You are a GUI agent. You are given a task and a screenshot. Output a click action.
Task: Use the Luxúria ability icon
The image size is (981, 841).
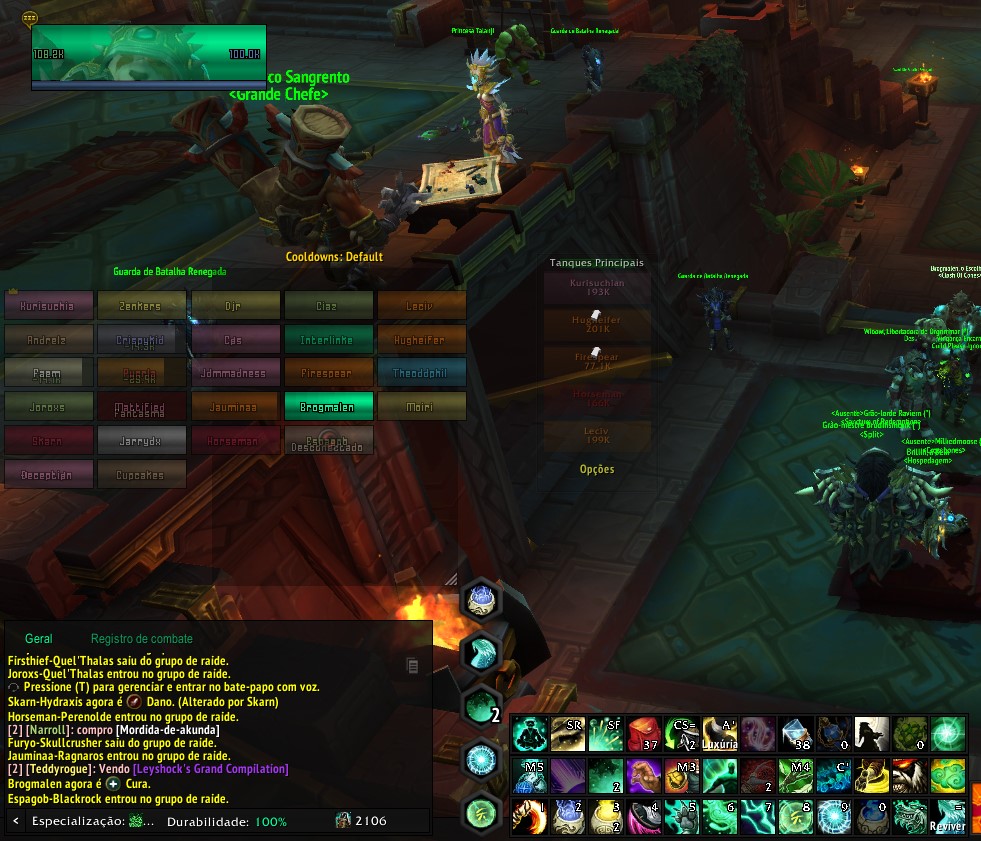720,735
